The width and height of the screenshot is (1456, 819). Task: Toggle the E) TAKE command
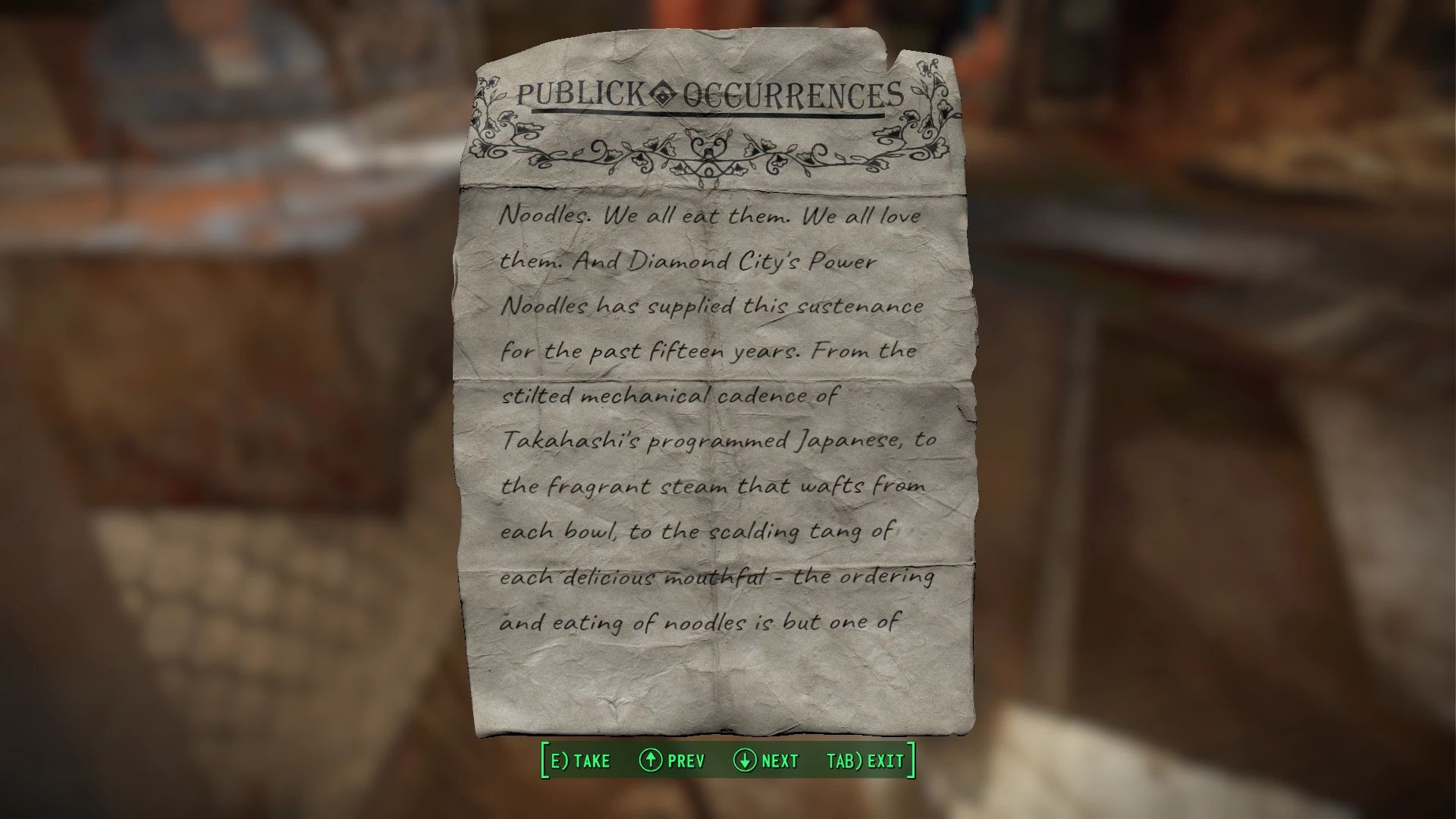click(x=580, y=761)
